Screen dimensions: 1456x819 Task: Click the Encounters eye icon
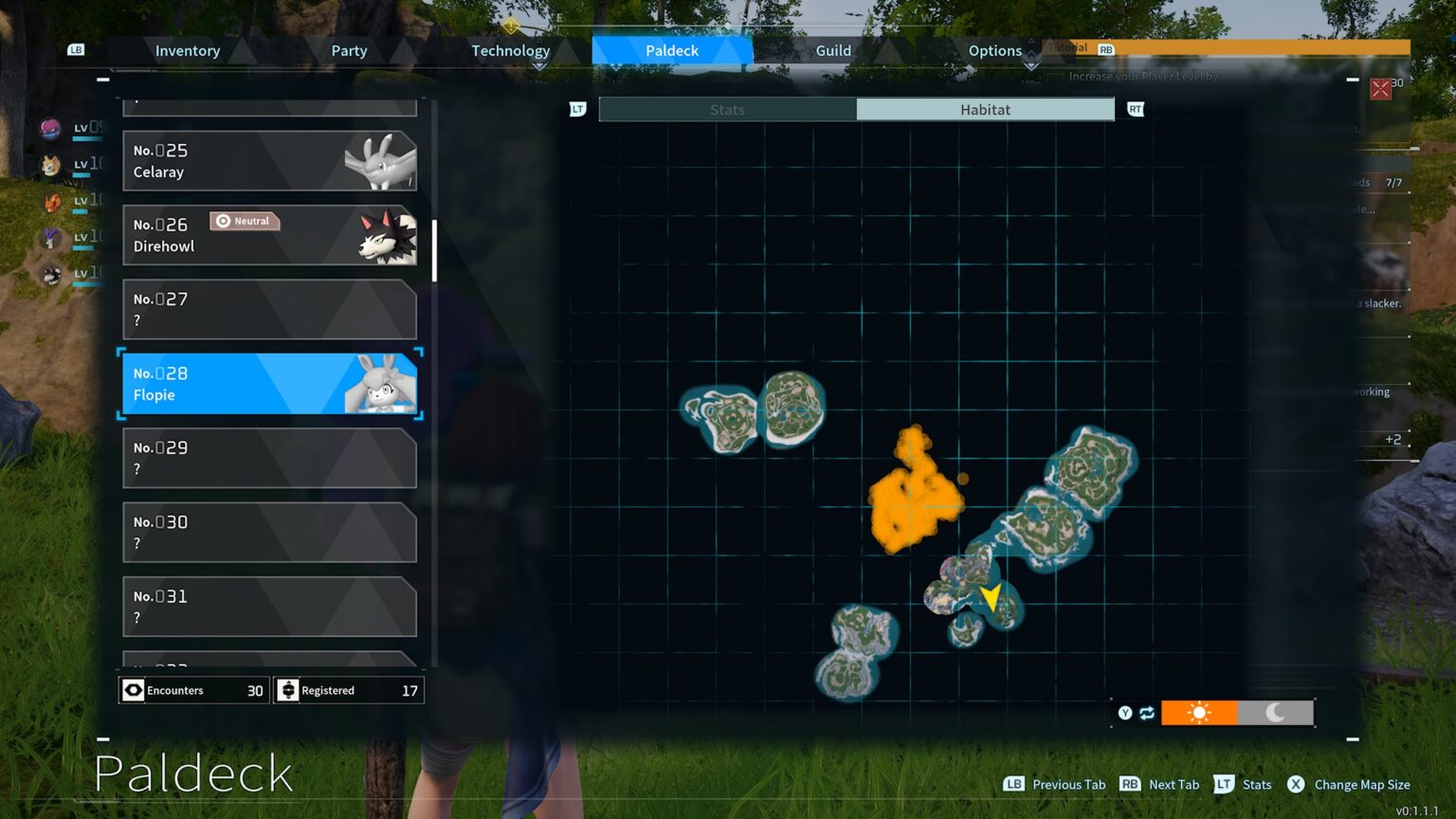133,690
